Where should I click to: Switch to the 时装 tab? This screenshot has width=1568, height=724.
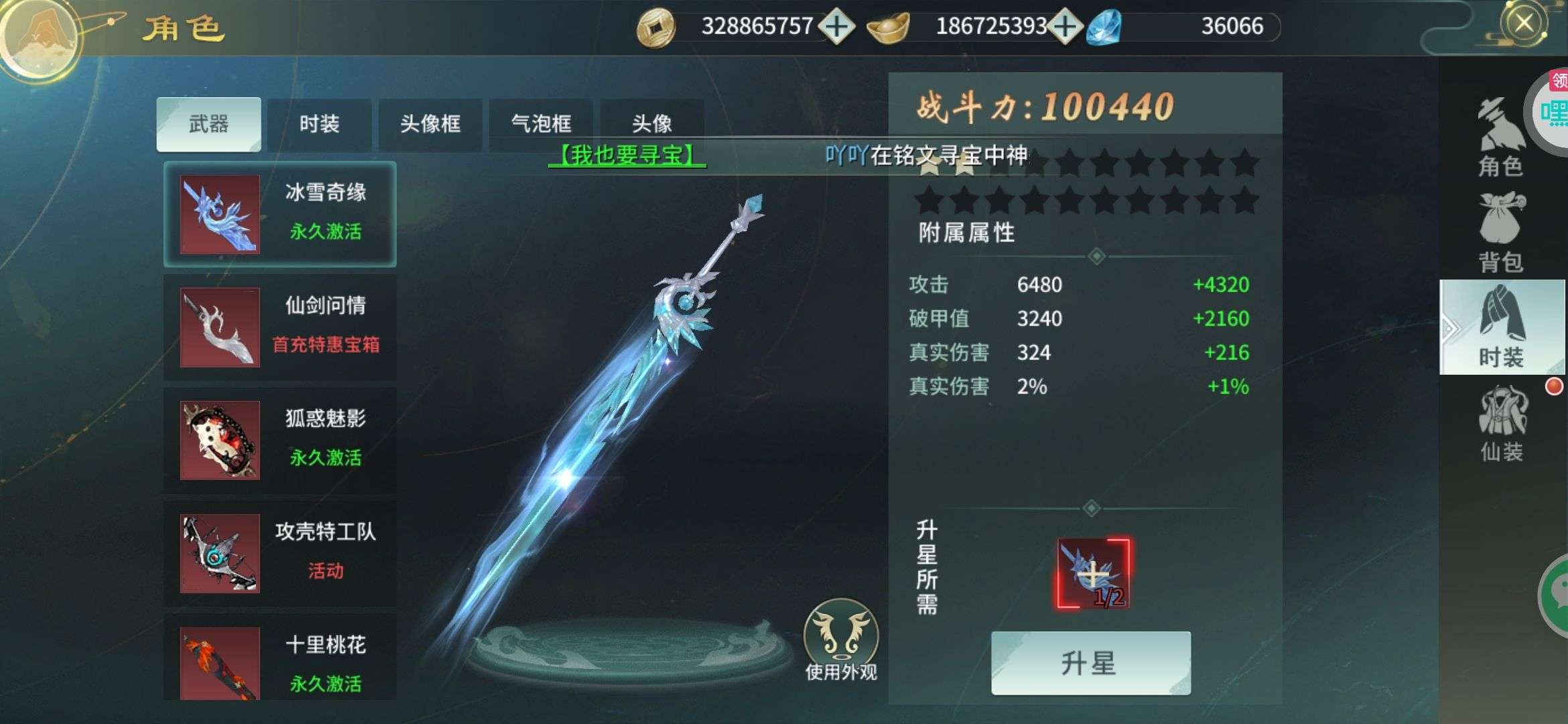321,125
